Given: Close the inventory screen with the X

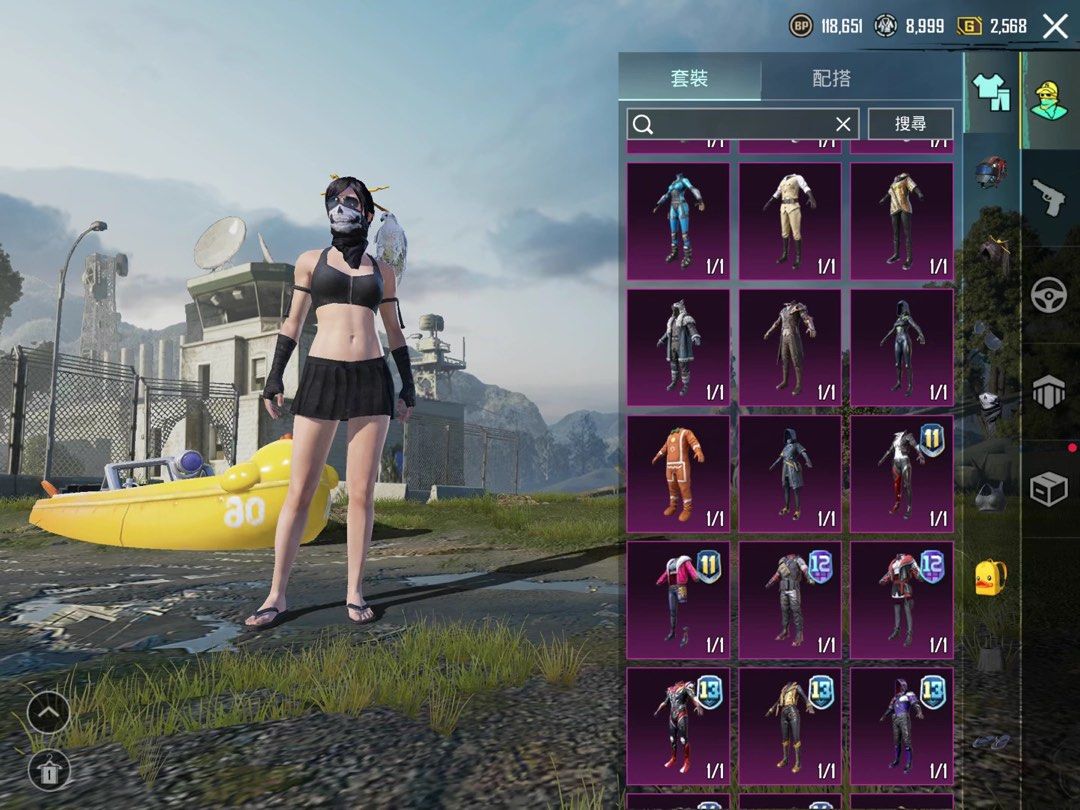Looking at the screenshot, I should pos(1055,27).
